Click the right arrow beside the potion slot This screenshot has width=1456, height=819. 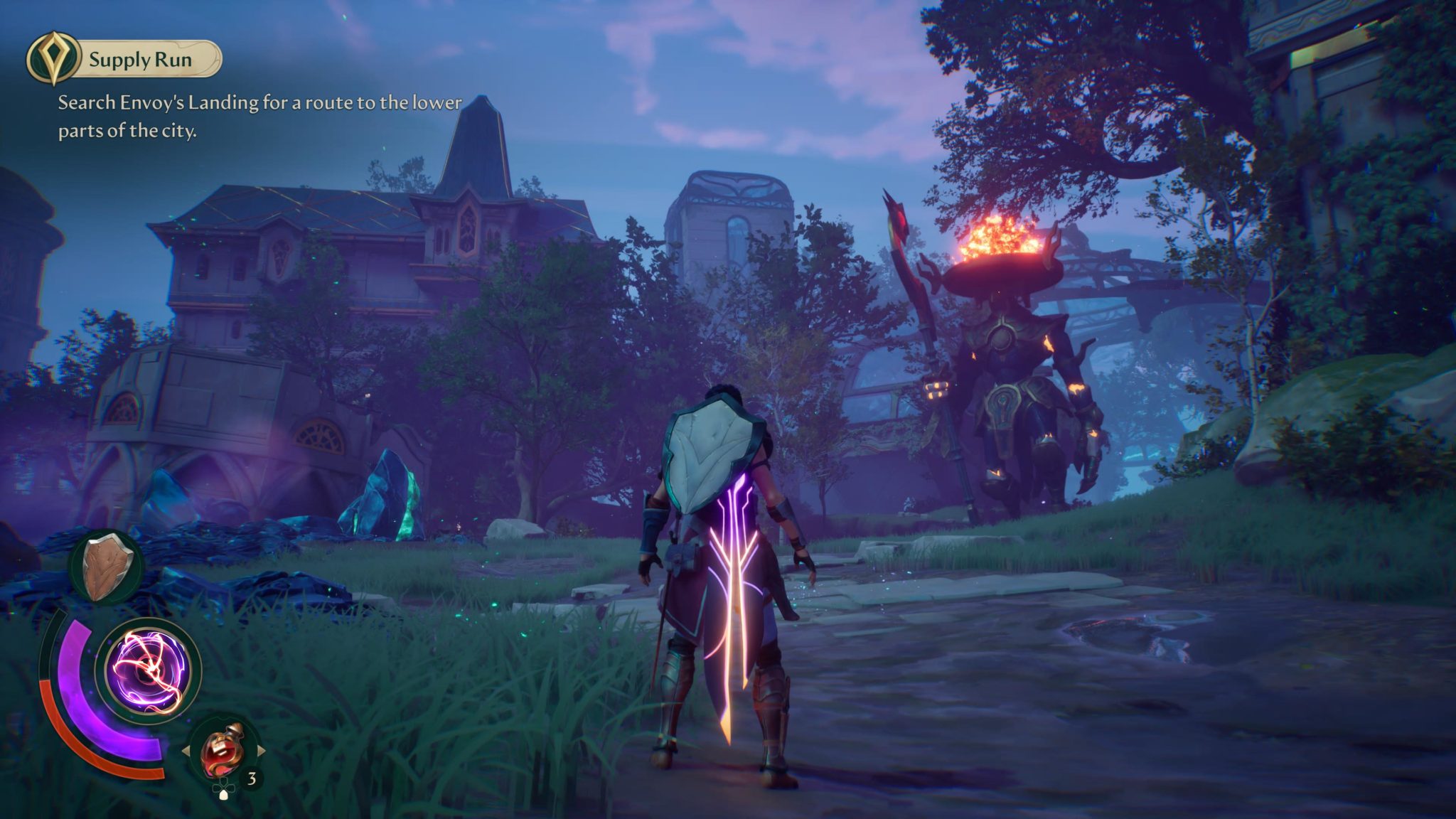262,750
